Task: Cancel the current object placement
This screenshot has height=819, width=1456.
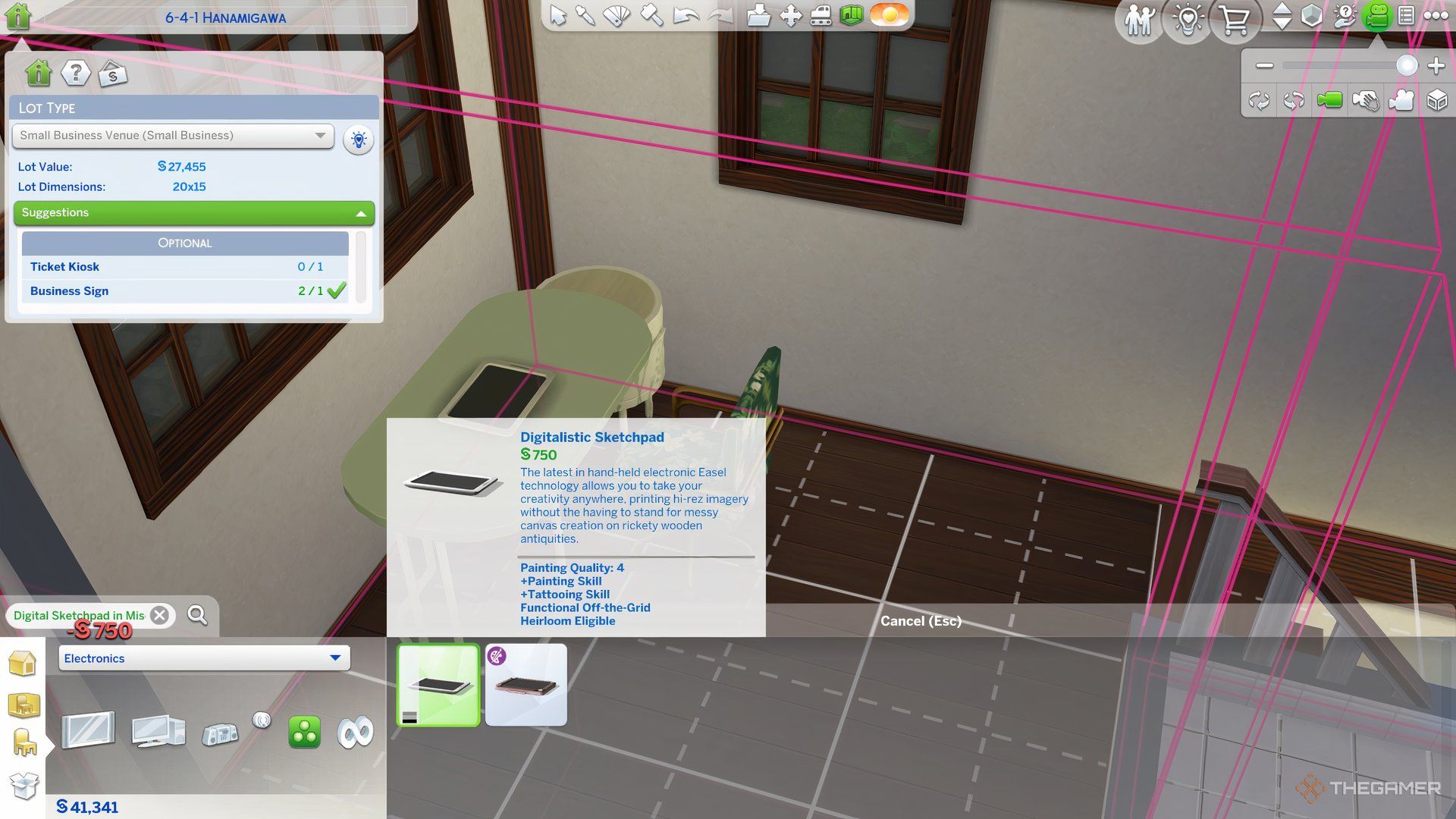Action: [921, 621]
